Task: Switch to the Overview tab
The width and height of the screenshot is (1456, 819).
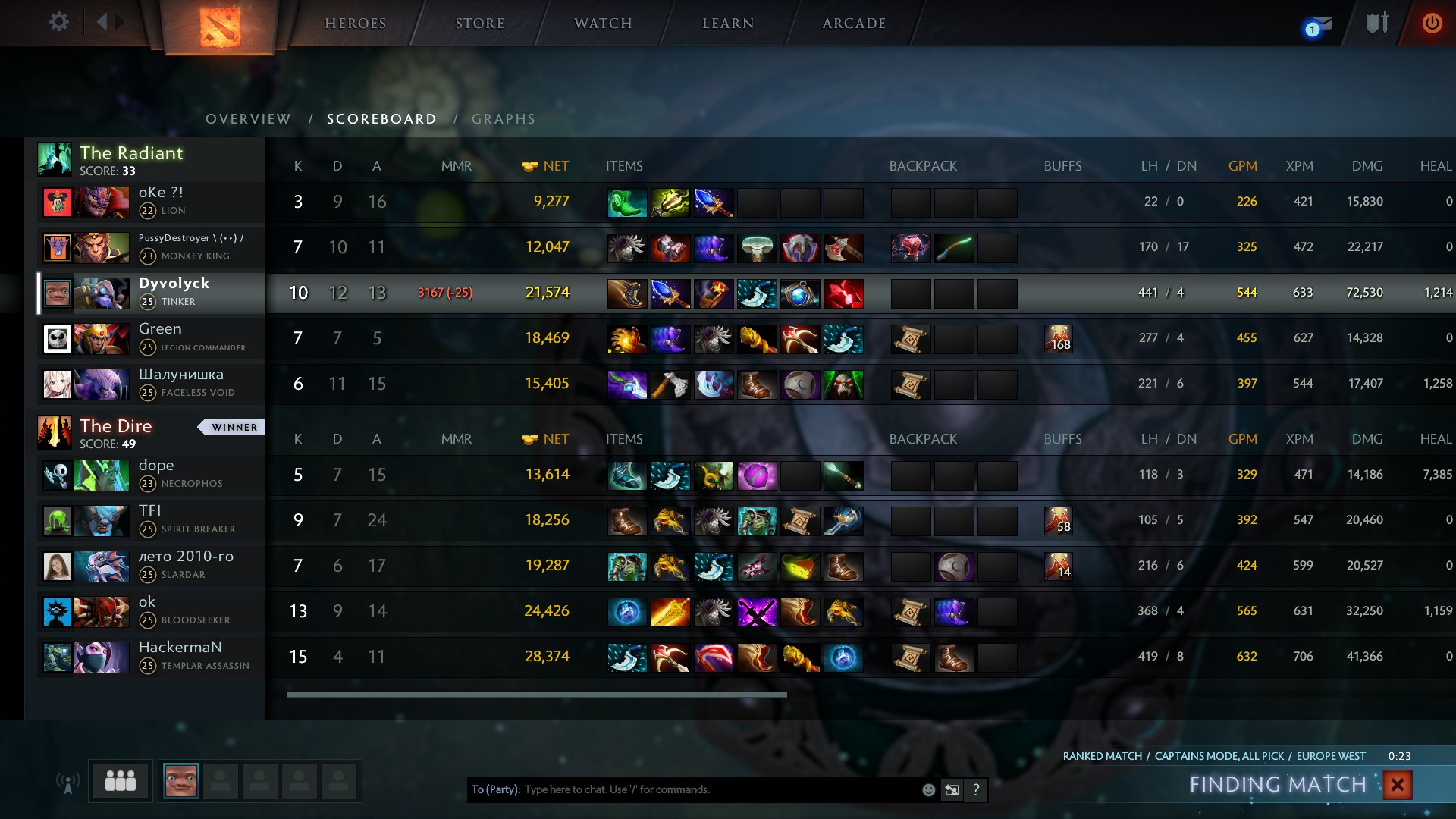Action: tap(248, 119)
